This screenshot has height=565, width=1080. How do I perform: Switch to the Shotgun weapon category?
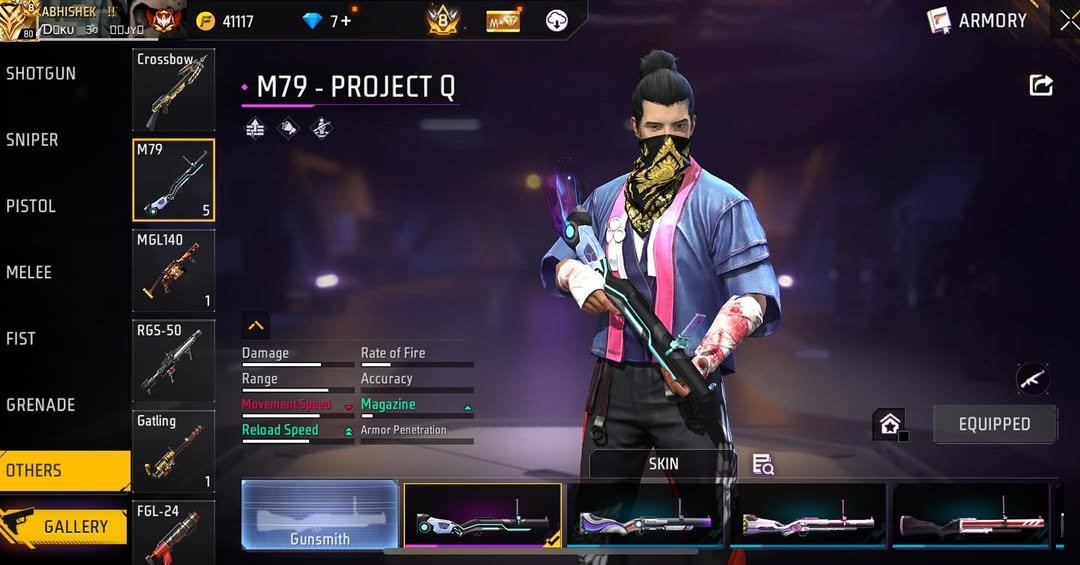pos(41,74)
